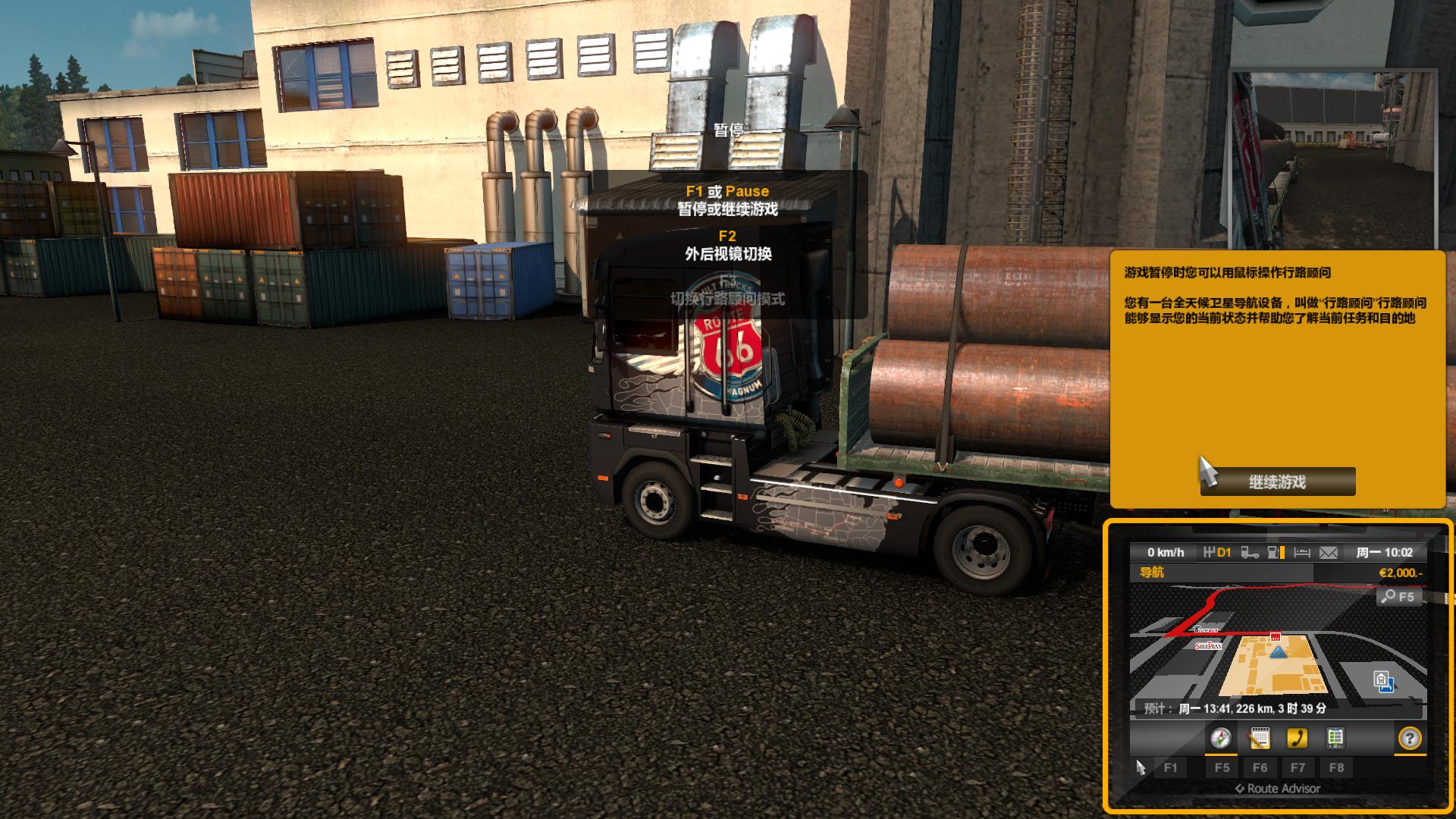Image resolution: width=1456 pixels, height=819 pixels.
Task: Click the yellow fuel level bar
Action: click(x=1282, y=554)
